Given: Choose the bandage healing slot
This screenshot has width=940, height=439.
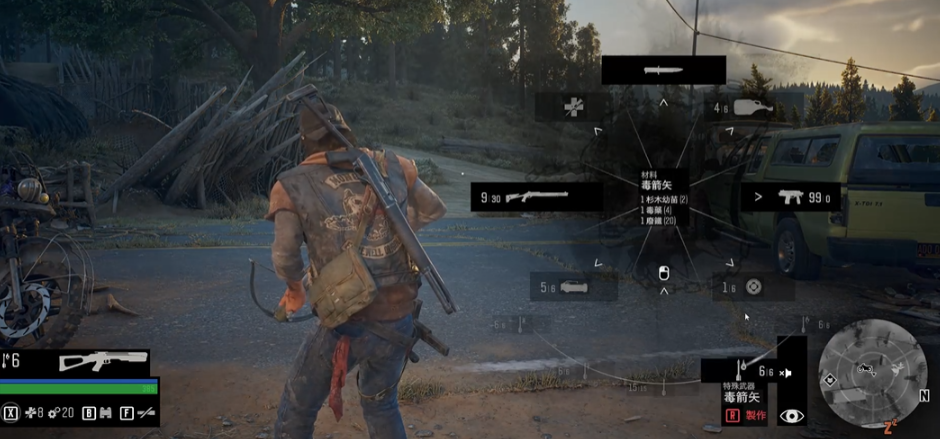Looking at the screenshot, I should coord(572,108).
